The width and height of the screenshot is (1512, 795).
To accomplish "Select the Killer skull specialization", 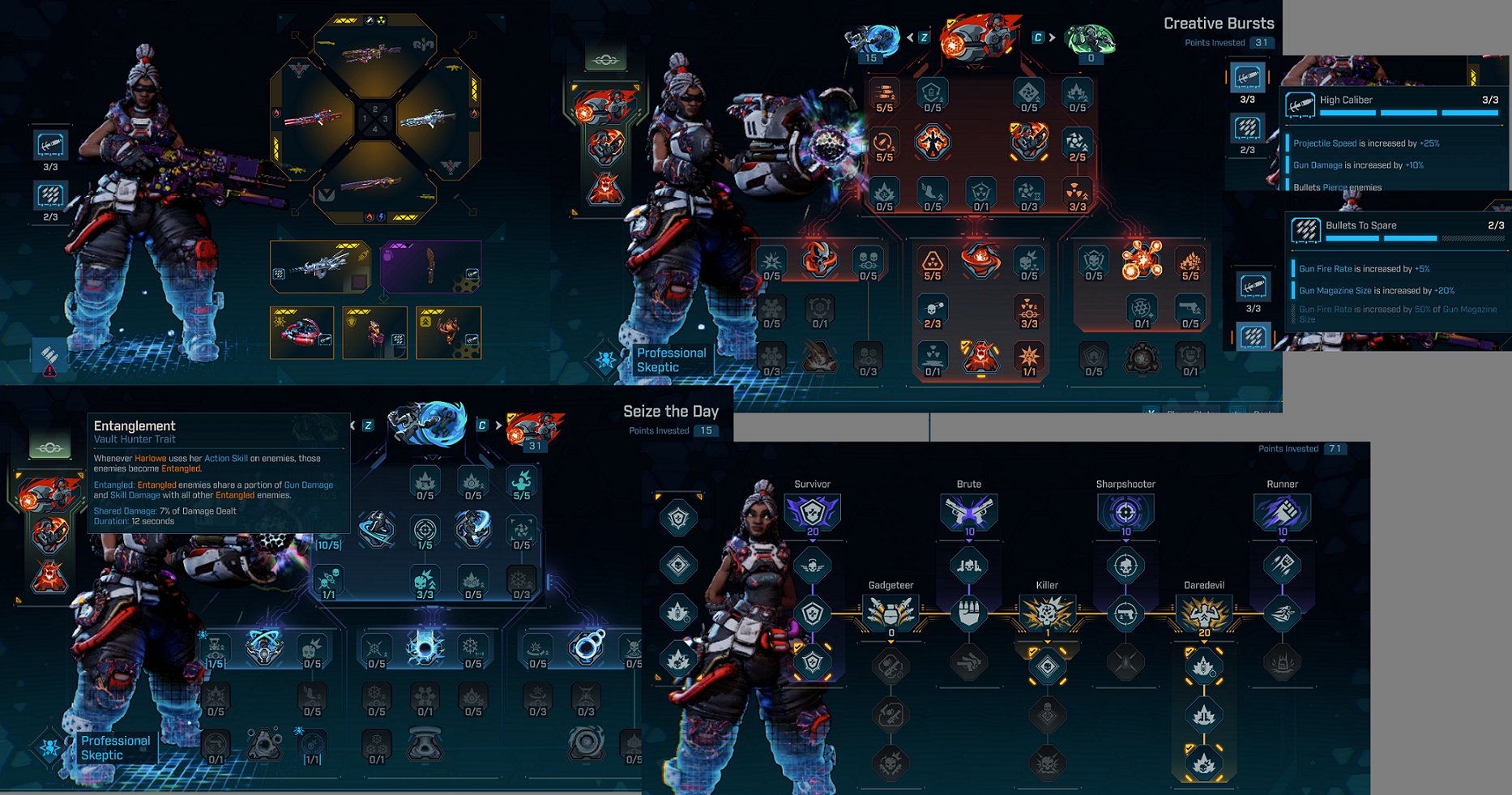I will pos(1047,613).
